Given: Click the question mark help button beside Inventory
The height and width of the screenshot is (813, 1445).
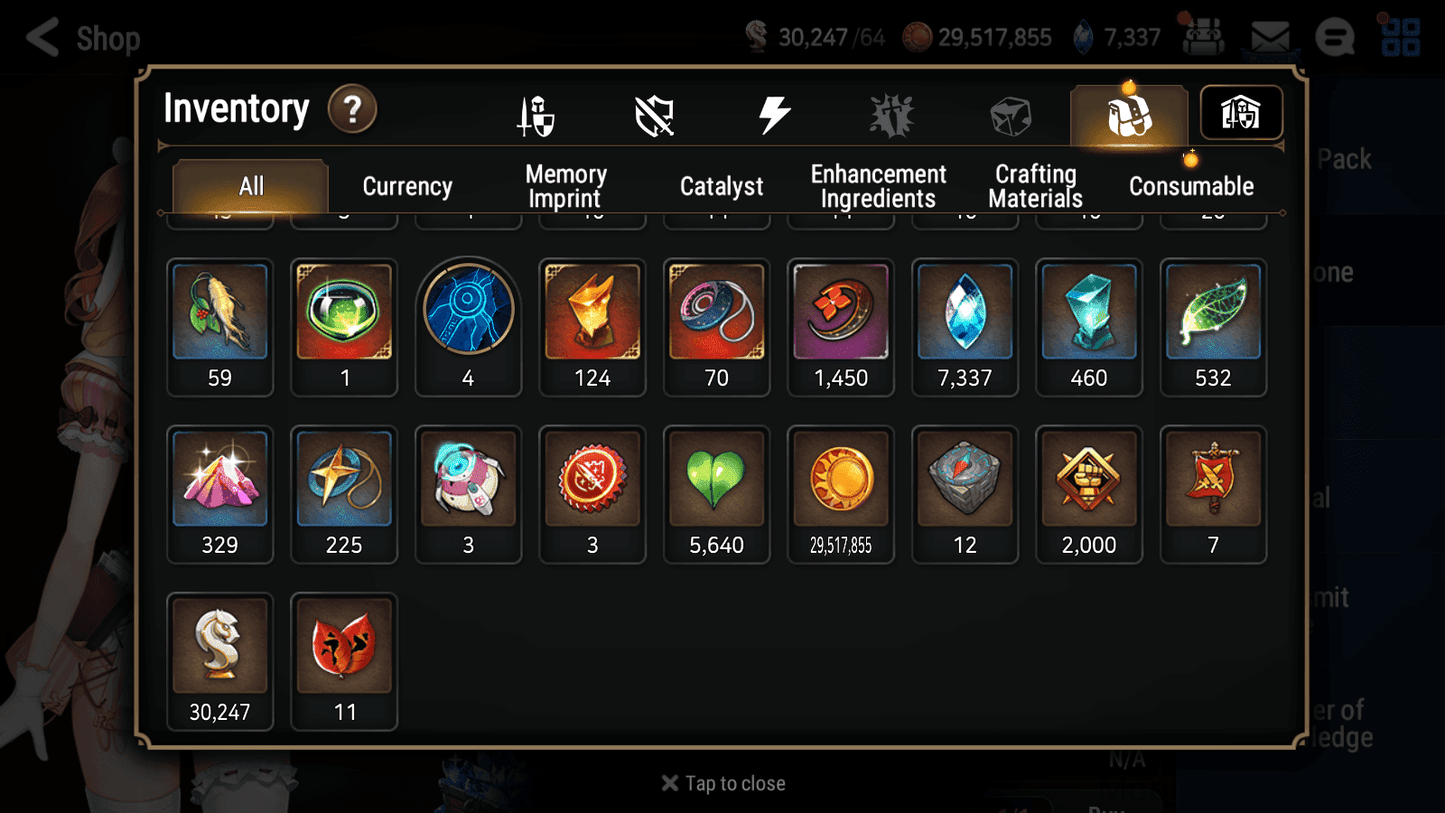Looking at the screenshot, I should click(x=352, y=110).
